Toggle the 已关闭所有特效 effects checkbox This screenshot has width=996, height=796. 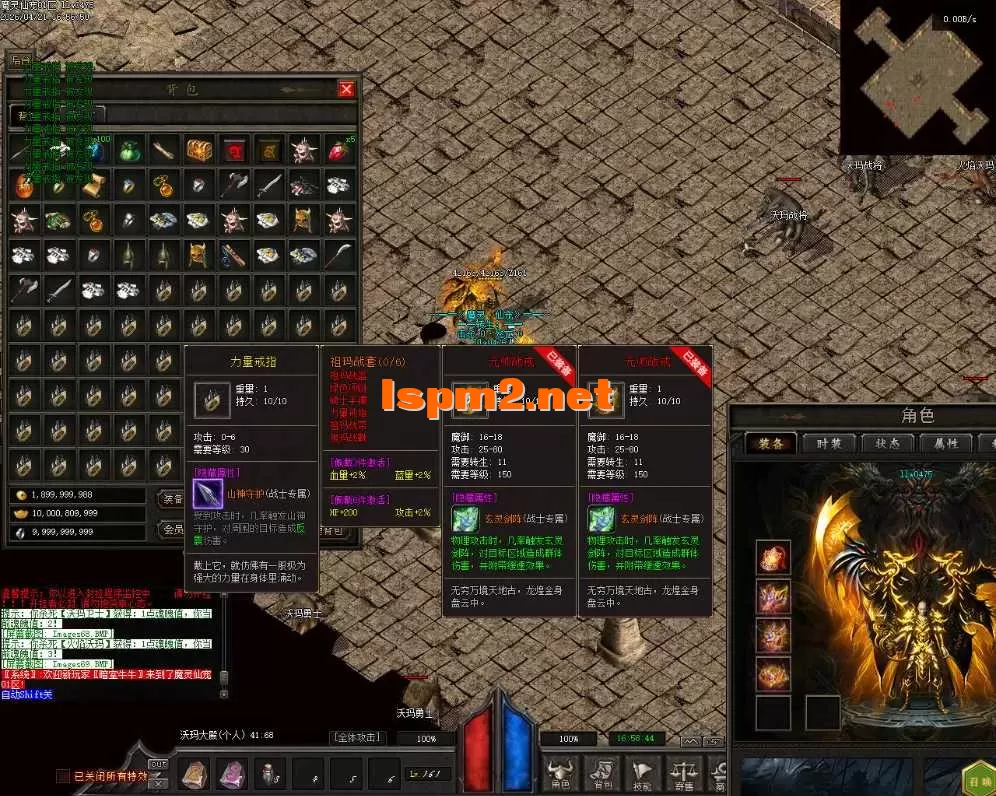click(64, 776)
